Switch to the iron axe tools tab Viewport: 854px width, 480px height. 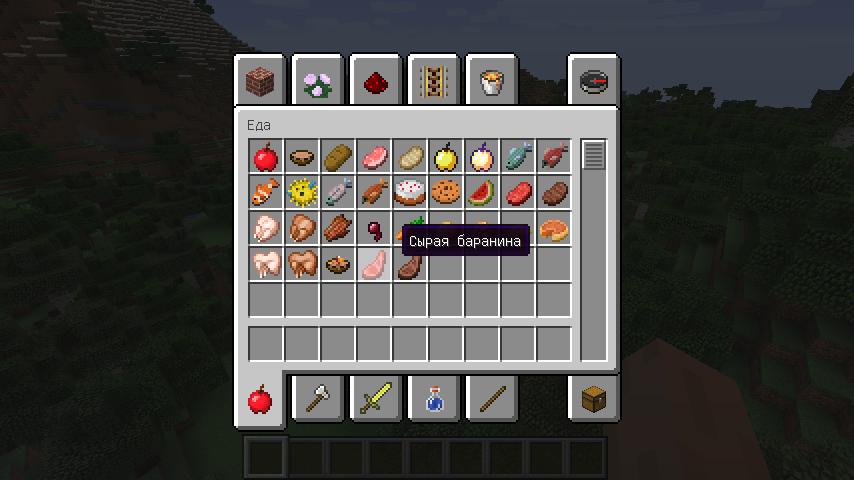point(319,400)
